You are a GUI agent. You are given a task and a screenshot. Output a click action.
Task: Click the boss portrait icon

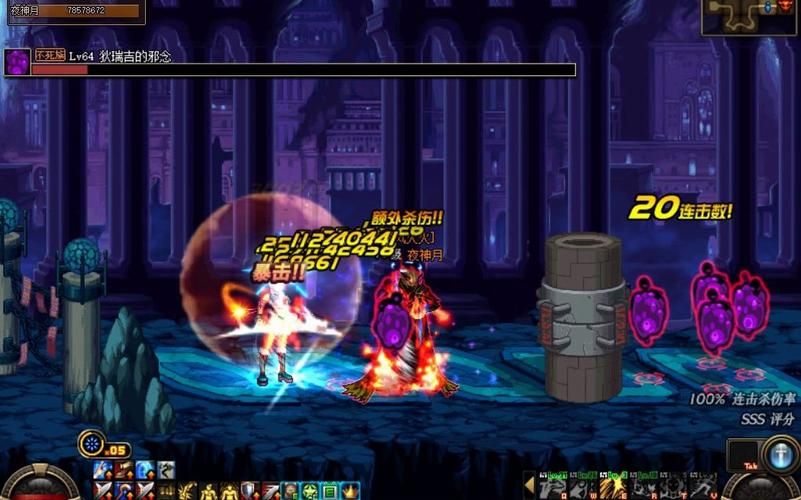click(17, 62)
